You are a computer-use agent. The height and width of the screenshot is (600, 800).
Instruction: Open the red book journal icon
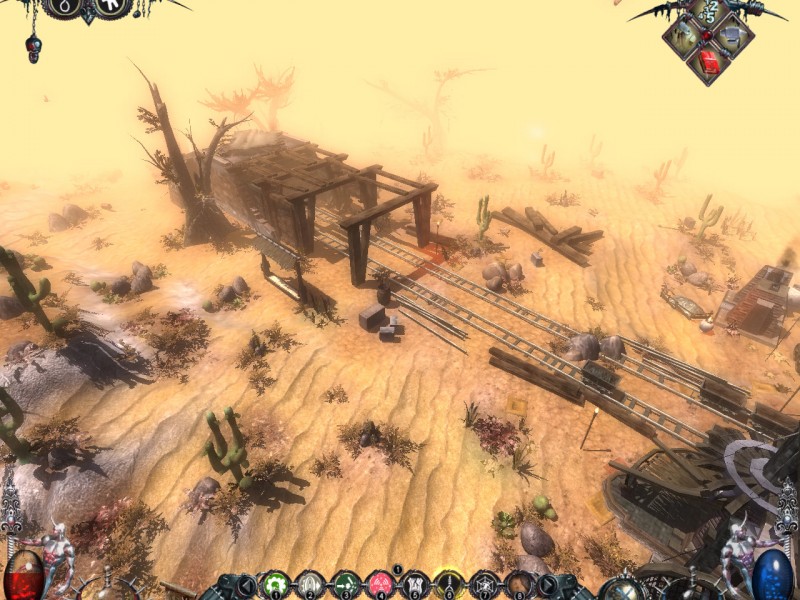coord(710,62)
